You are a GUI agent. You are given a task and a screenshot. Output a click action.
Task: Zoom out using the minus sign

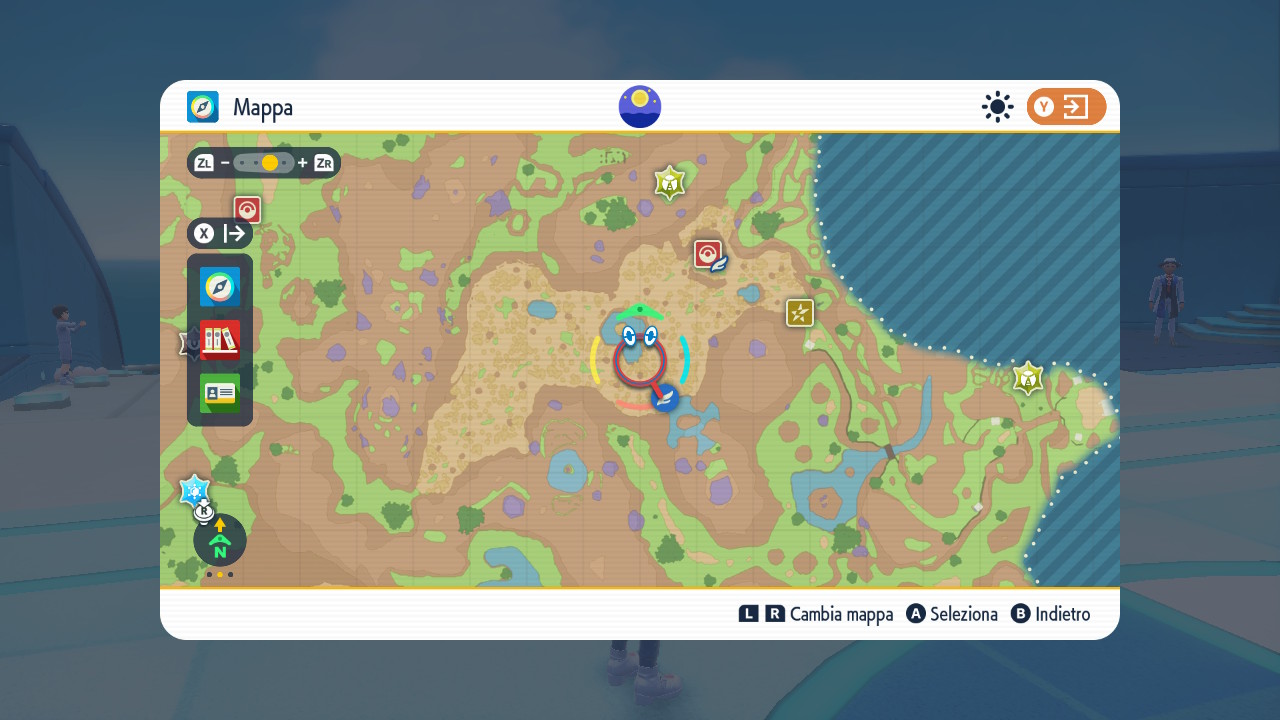pos(226,163)
